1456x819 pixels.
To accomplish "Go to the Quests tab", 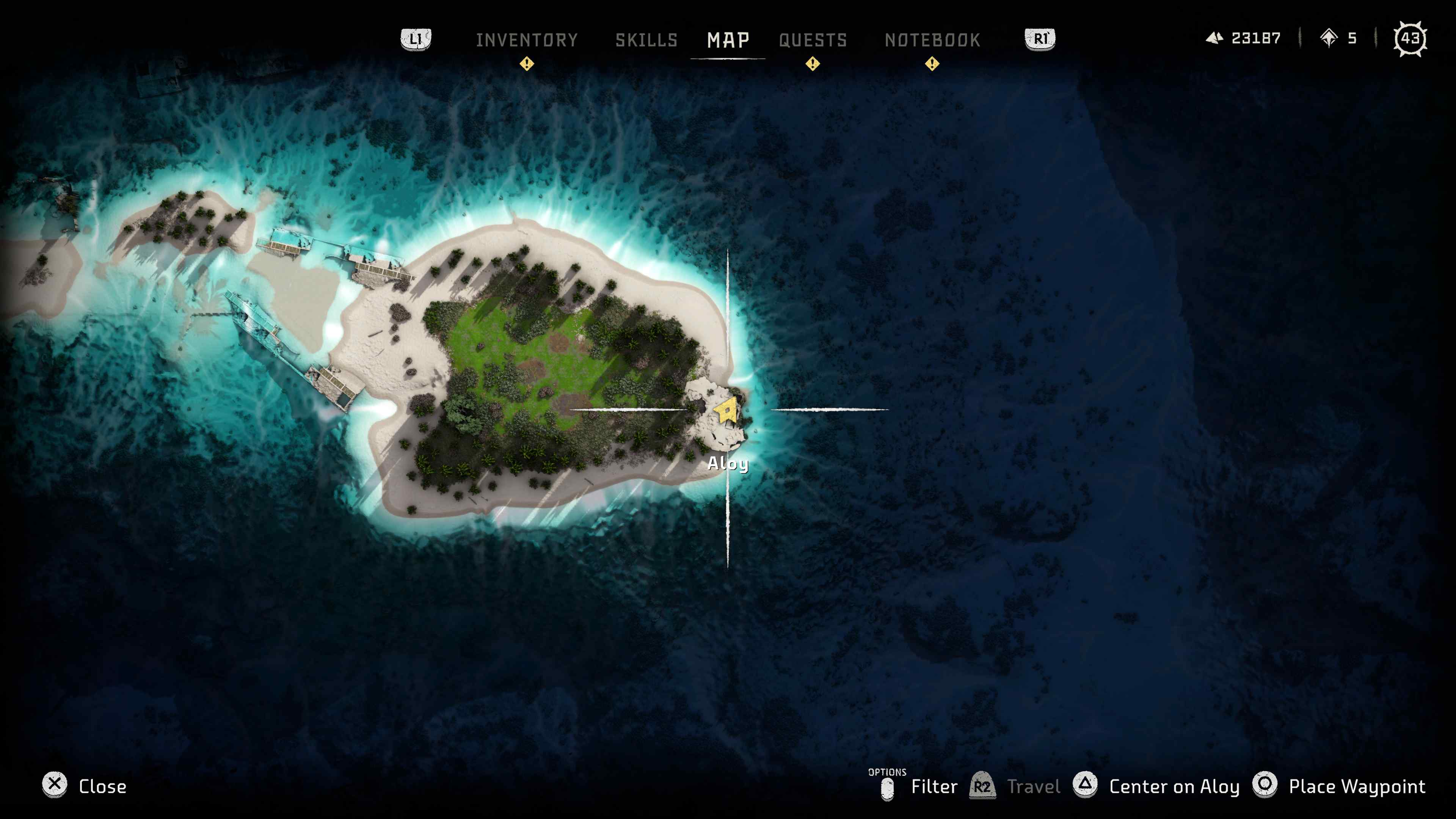I will pyautogui.click(x=813, y=40).
